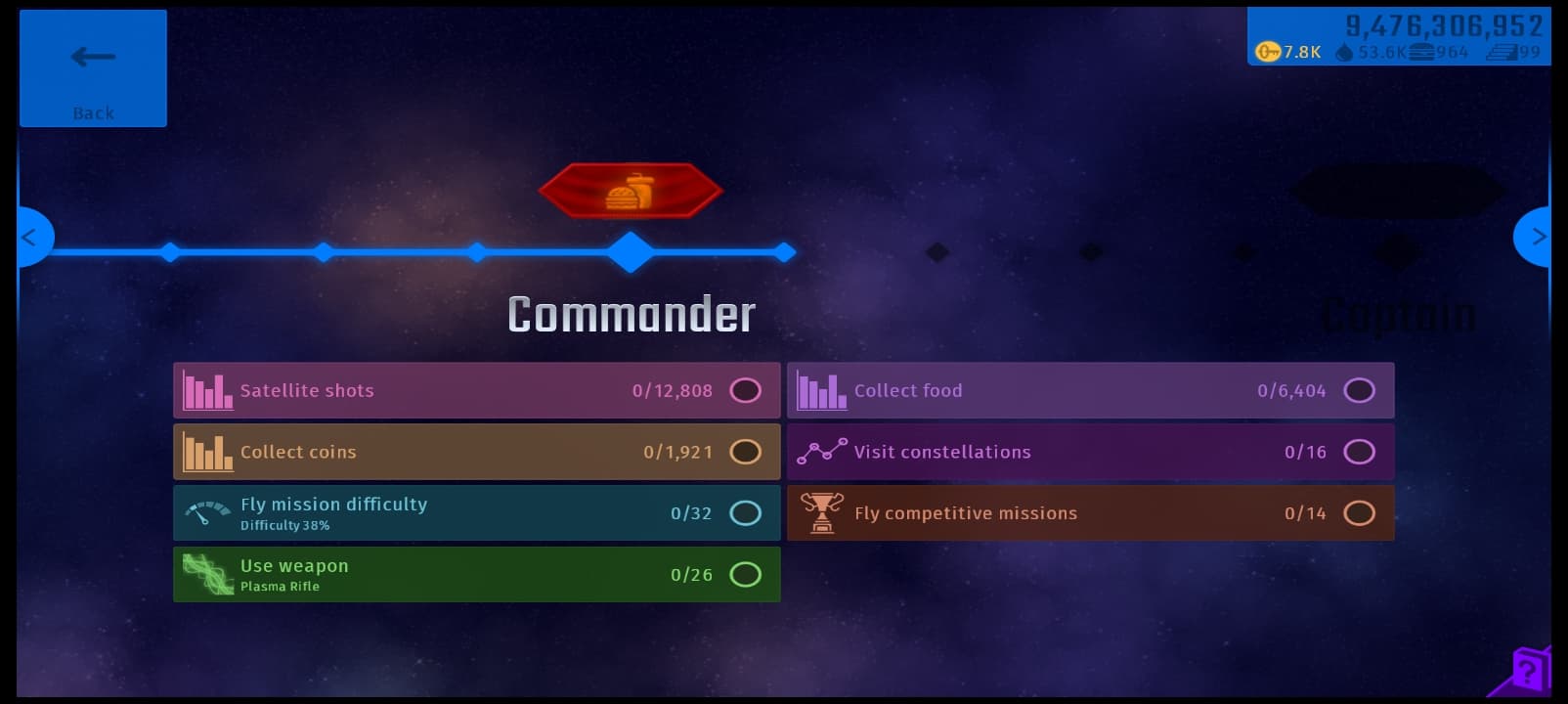Select the large Commander diamond on the track

pos(631,252)
